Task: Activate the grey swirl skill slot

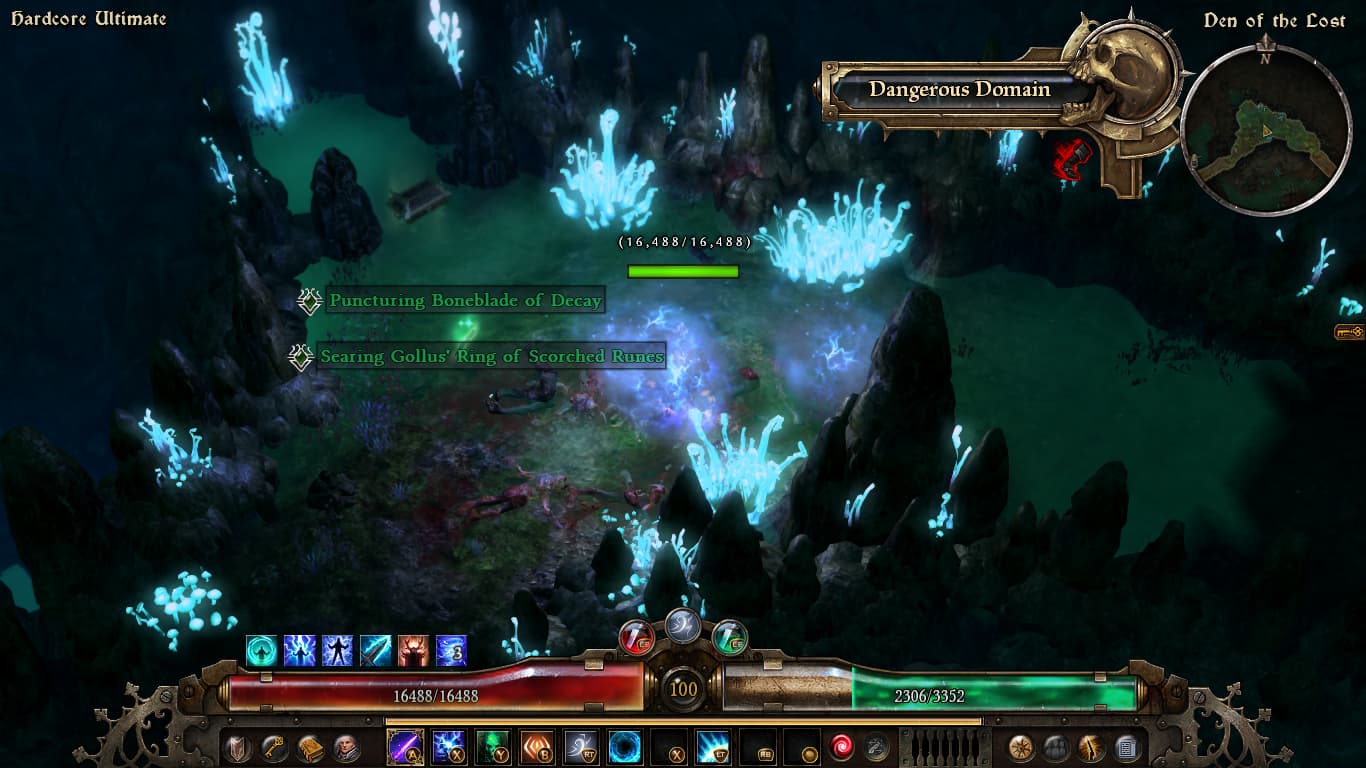Action: tap(581, 747)
